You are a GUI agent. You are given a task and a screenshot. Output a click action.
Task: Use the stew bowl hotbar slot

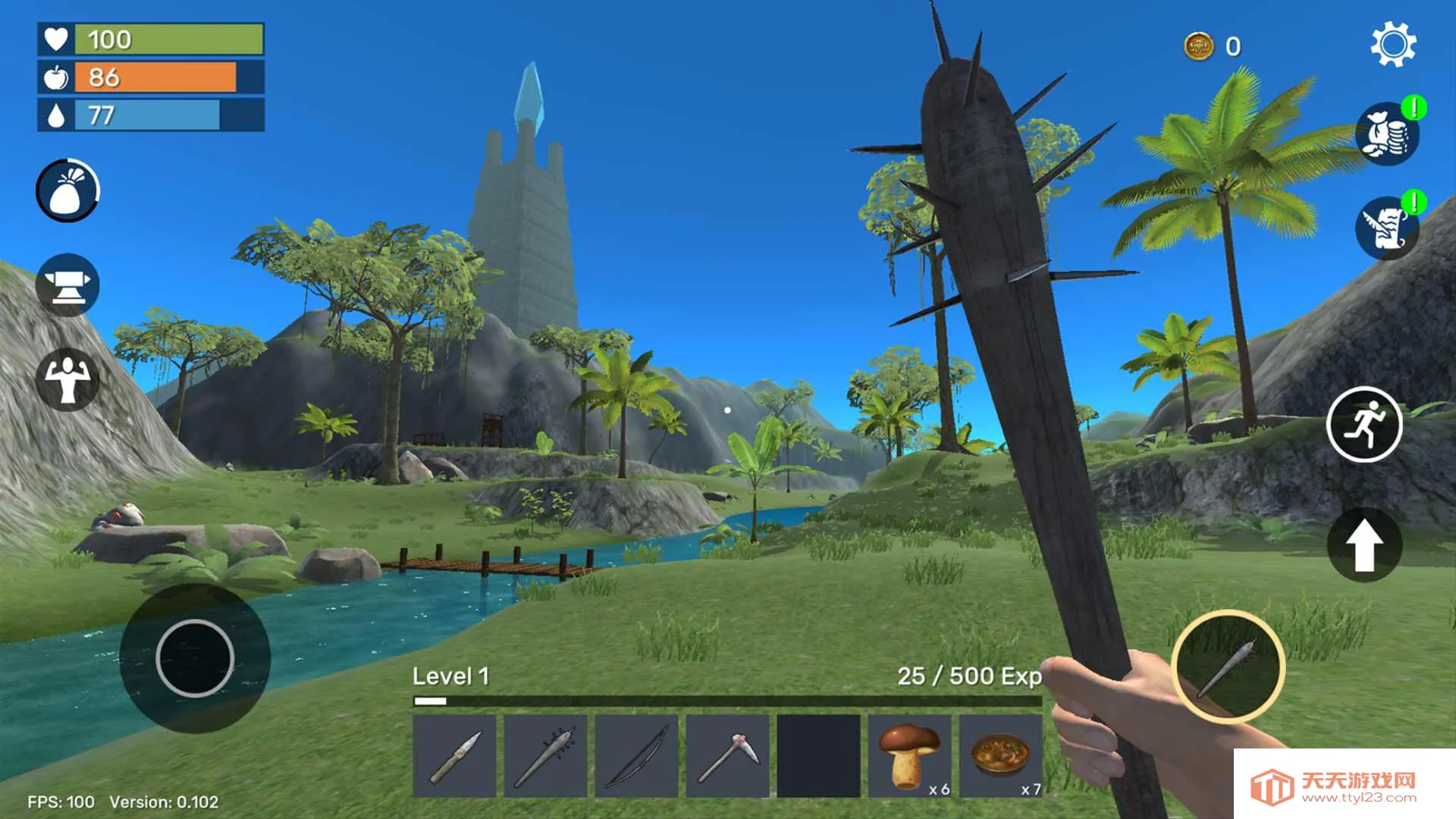[1001, 756]
